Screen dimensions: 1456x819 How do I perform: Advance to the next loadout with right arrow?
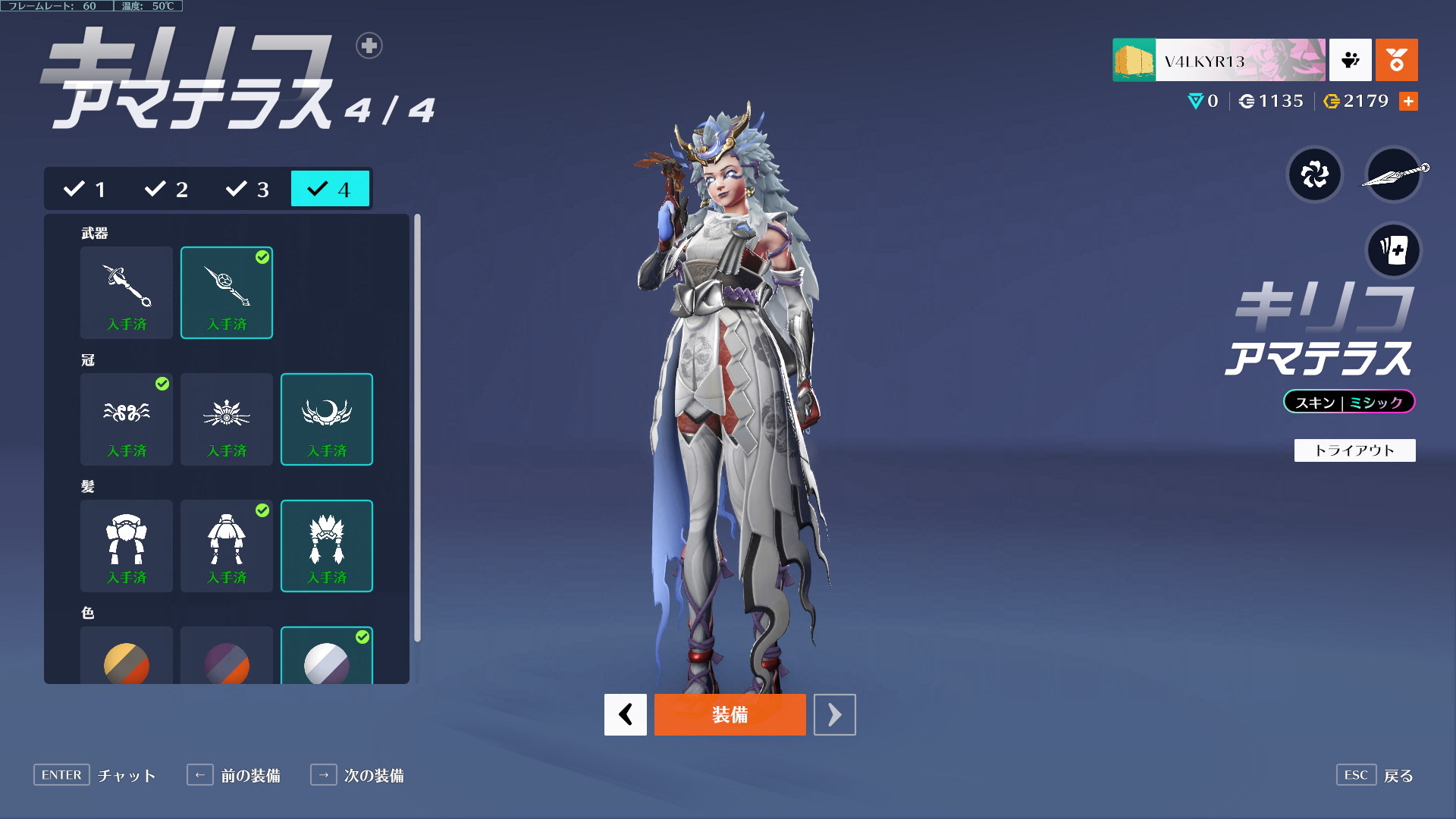[x=834, y=714]
